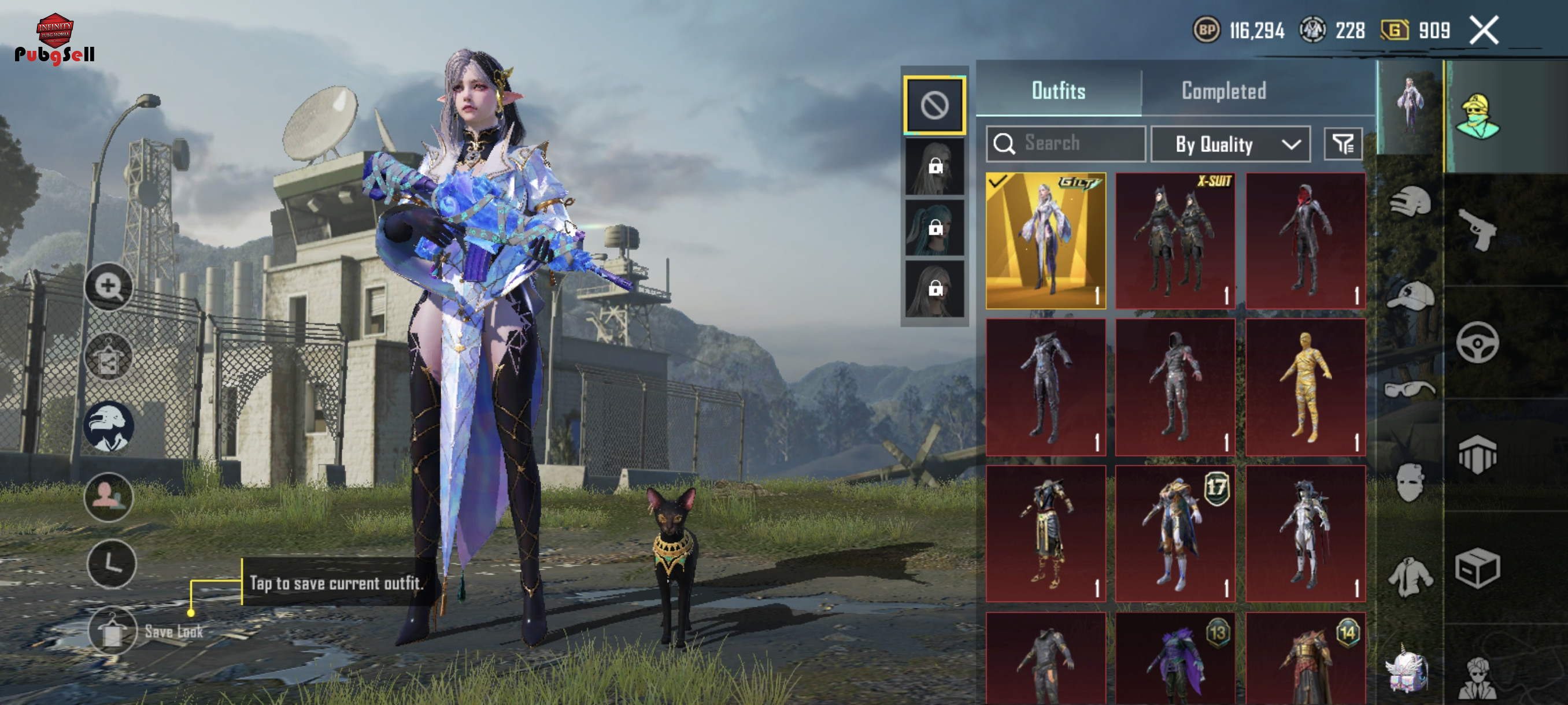Tap the Save Look button
Viewport: 1568px width, 705px height.
point(112,632)
